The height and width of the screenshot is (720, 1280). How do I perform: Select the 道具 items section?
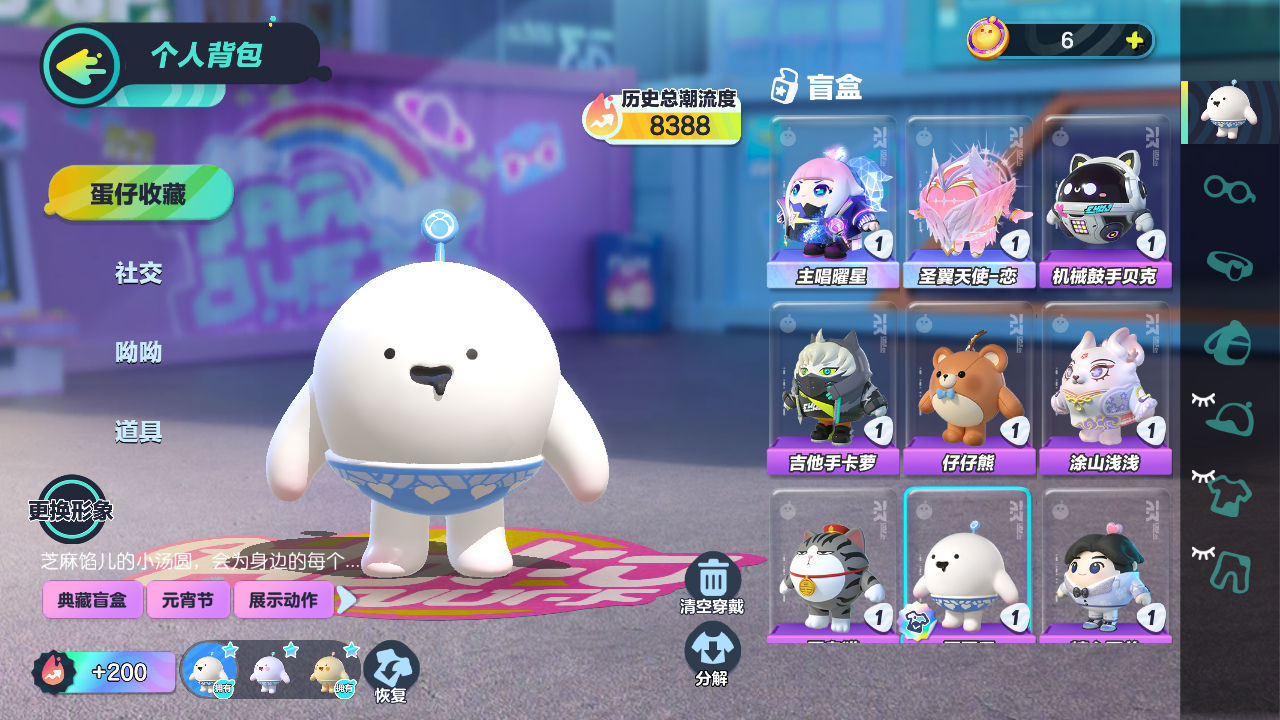coord(138,432)
